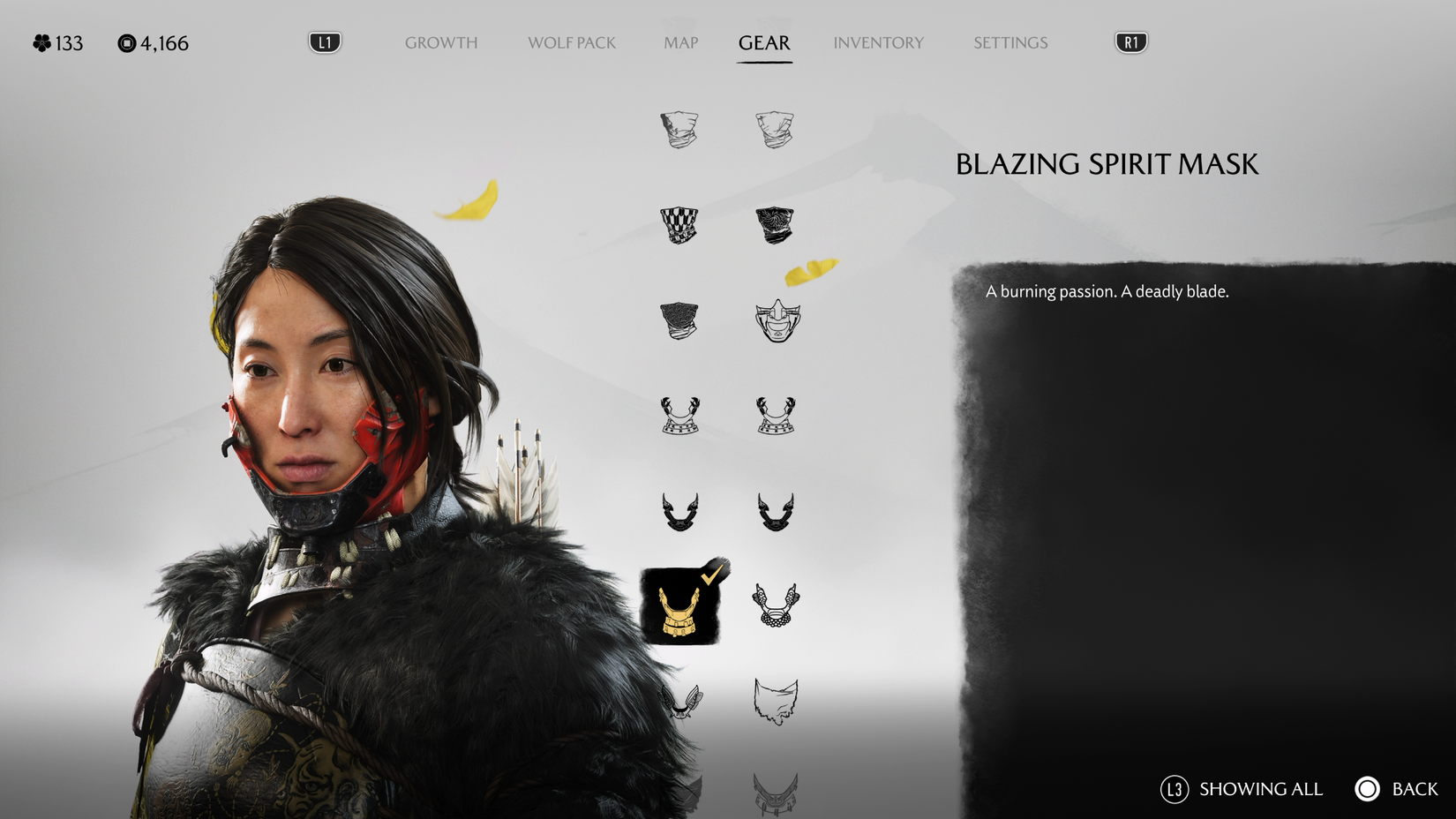Switch to the INVENTORY tab
The height and width of the screenshot is (819, 1456).
[x=879, y=42]
